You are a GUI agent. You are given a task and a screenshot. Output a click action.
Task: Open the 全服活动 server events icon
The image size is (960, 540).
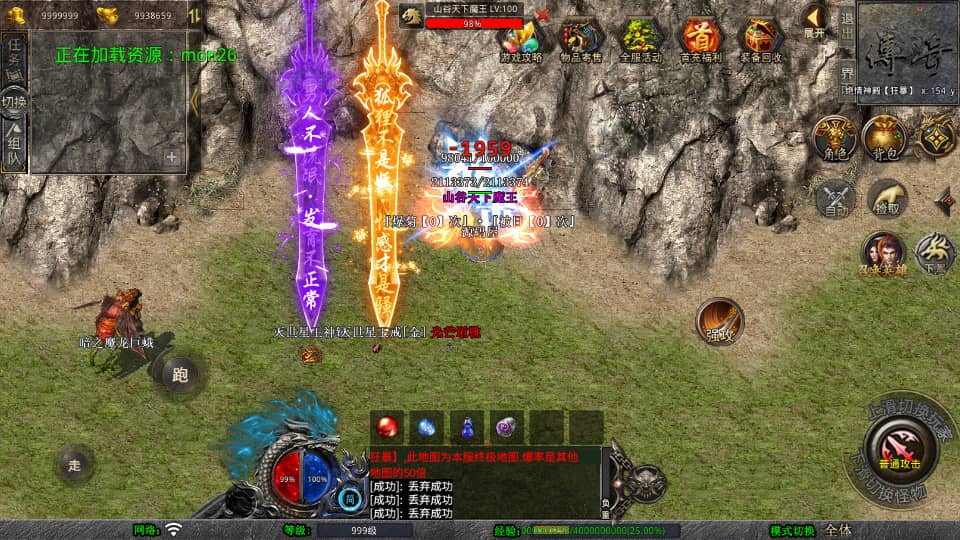(641, 41)
